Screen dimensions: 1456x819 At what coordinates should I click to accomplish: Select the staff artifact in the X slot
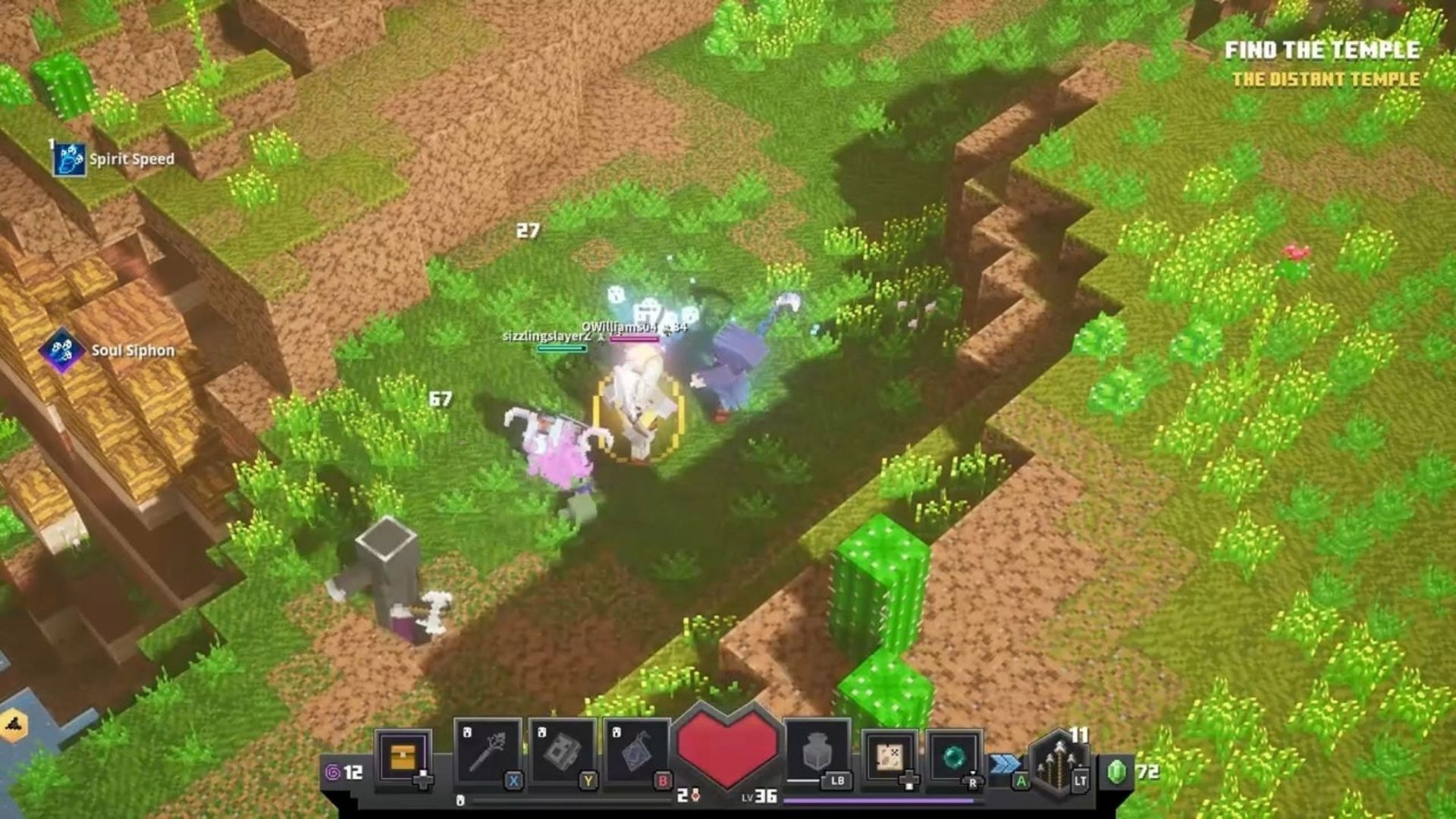point(491,750)
